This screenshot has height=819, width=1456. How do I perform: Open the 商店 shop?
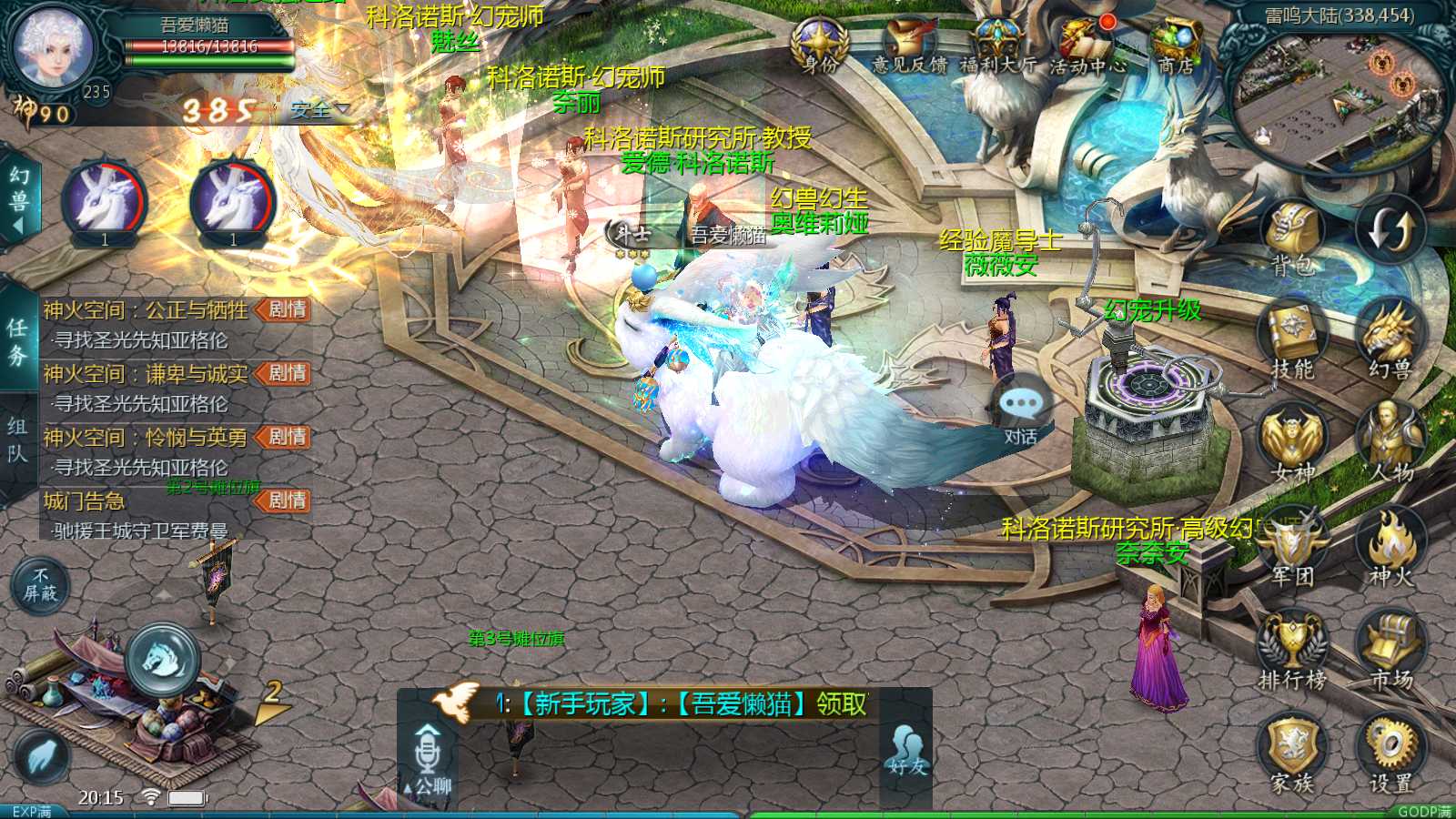1176,45
